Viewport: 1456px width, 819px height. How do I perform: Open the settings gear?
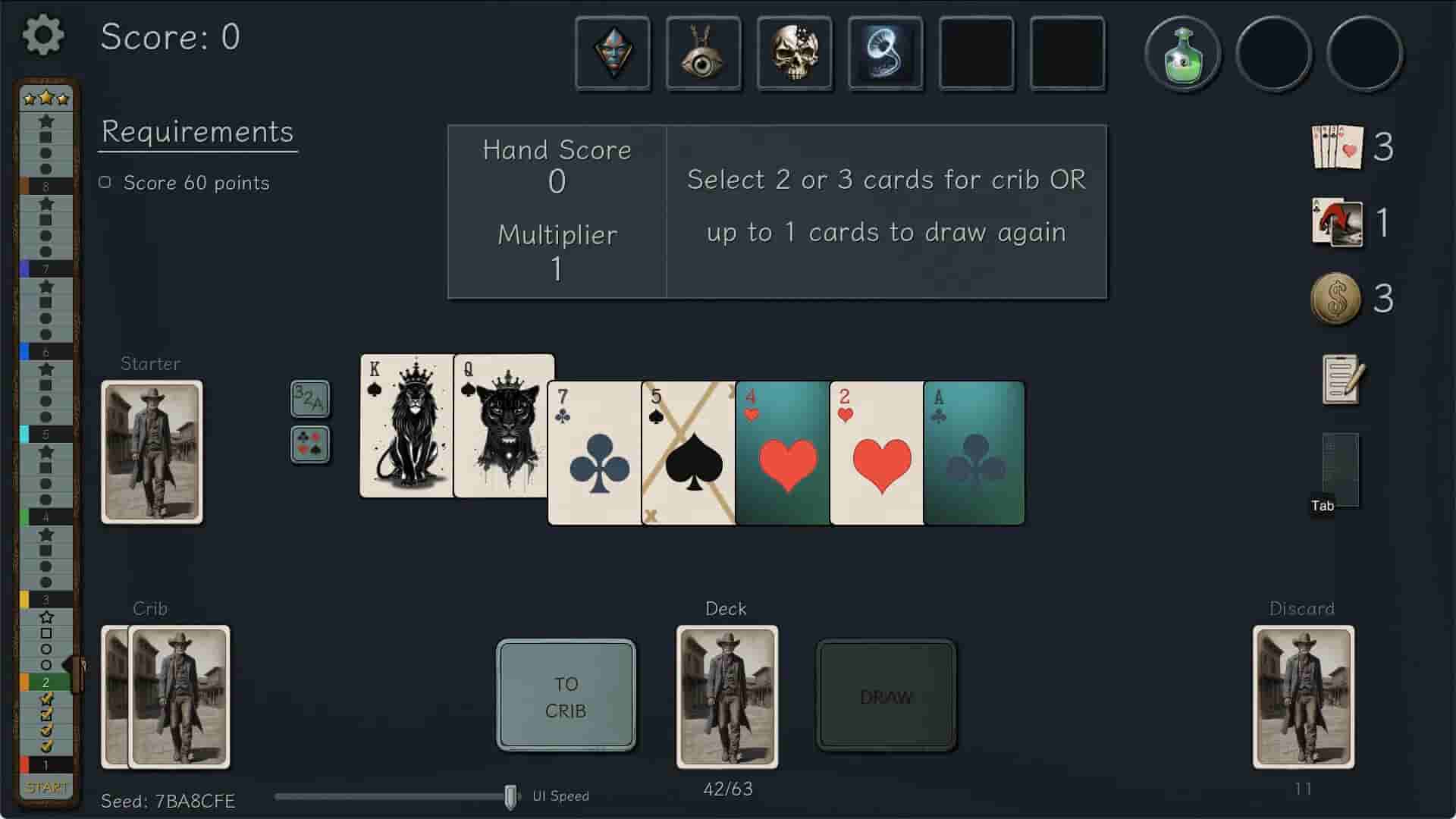coord(43,36)
